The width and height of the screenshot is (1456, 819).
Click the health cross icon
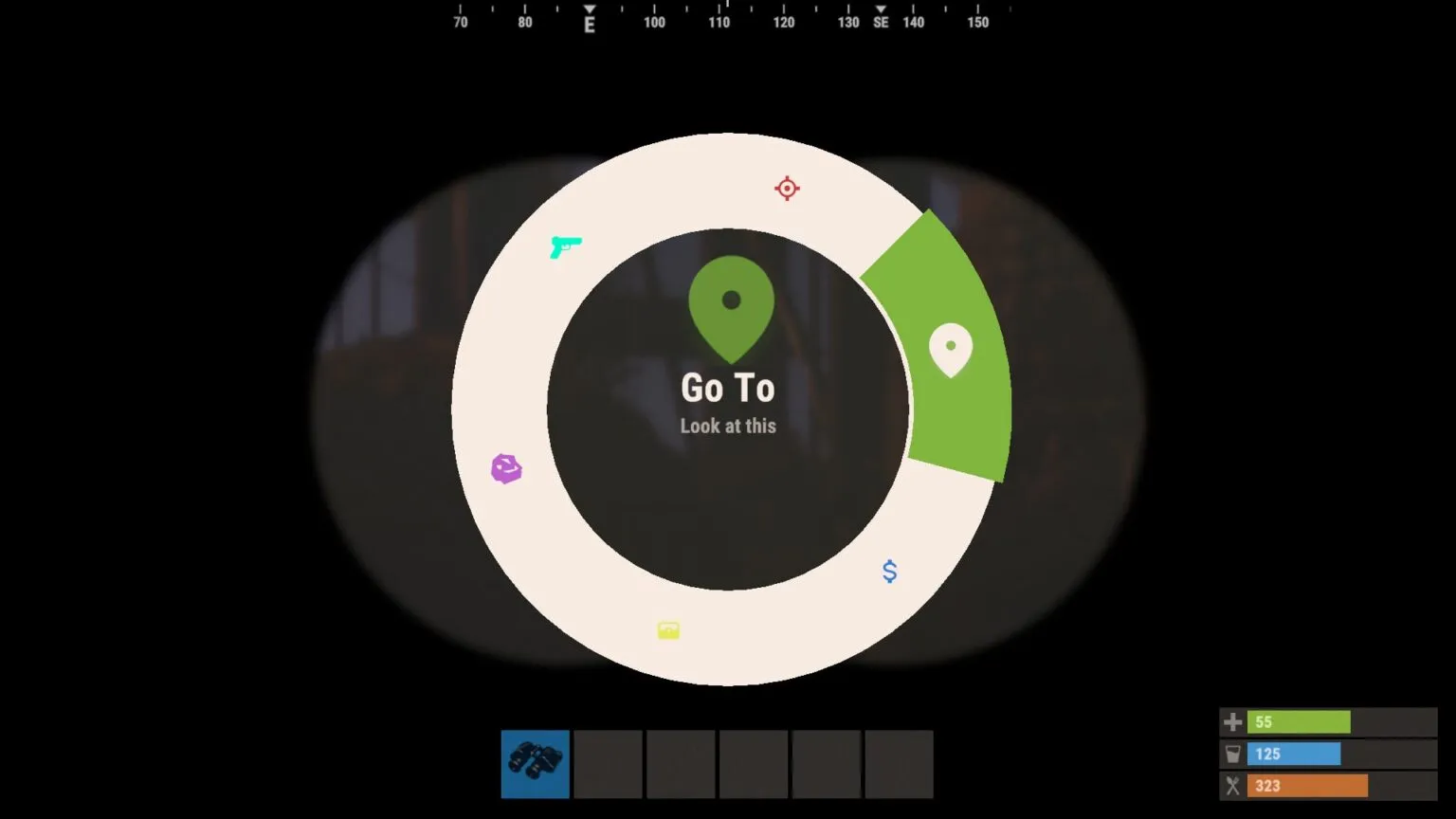pyautogui.click(x=1232, y=721)
